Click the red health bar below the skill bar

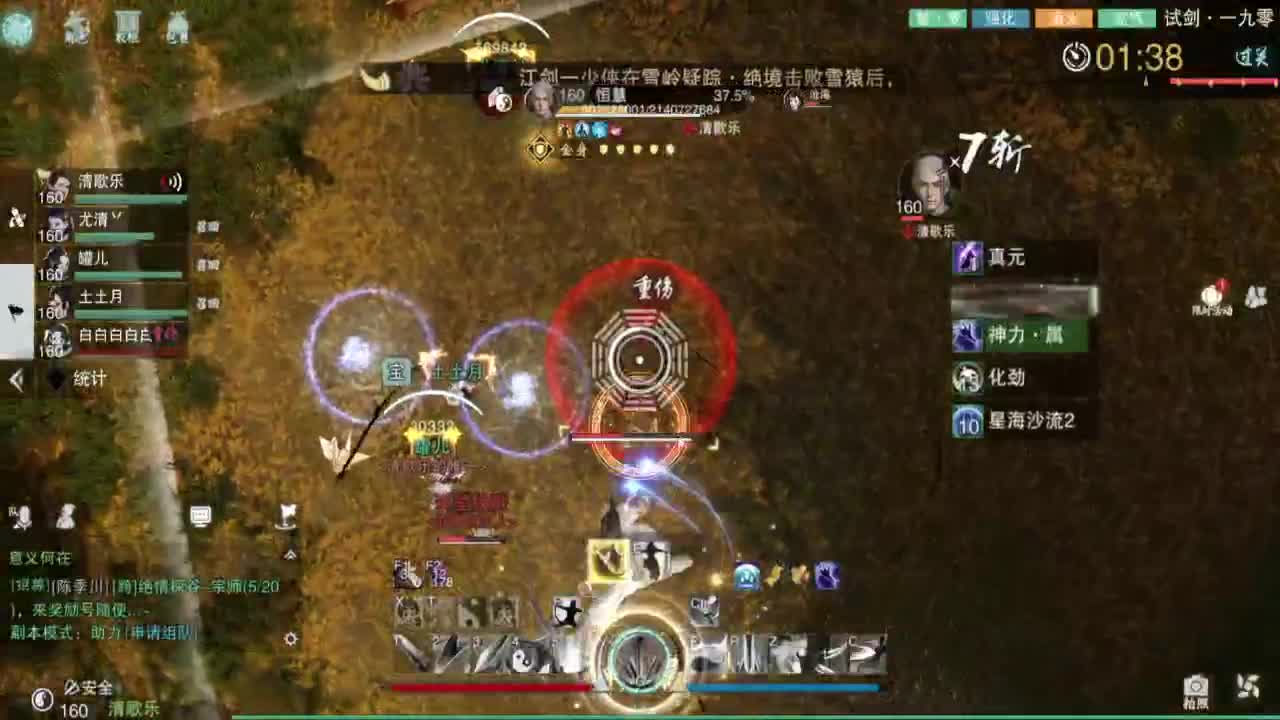point(490,687)
